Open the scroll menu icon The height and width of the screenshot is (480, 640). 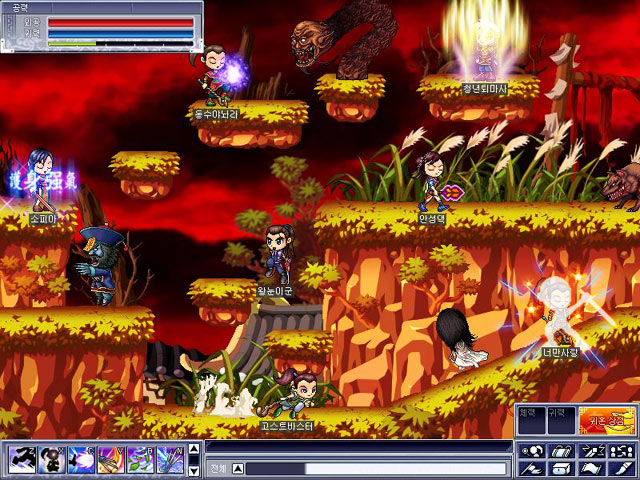[x=562, y=450]
